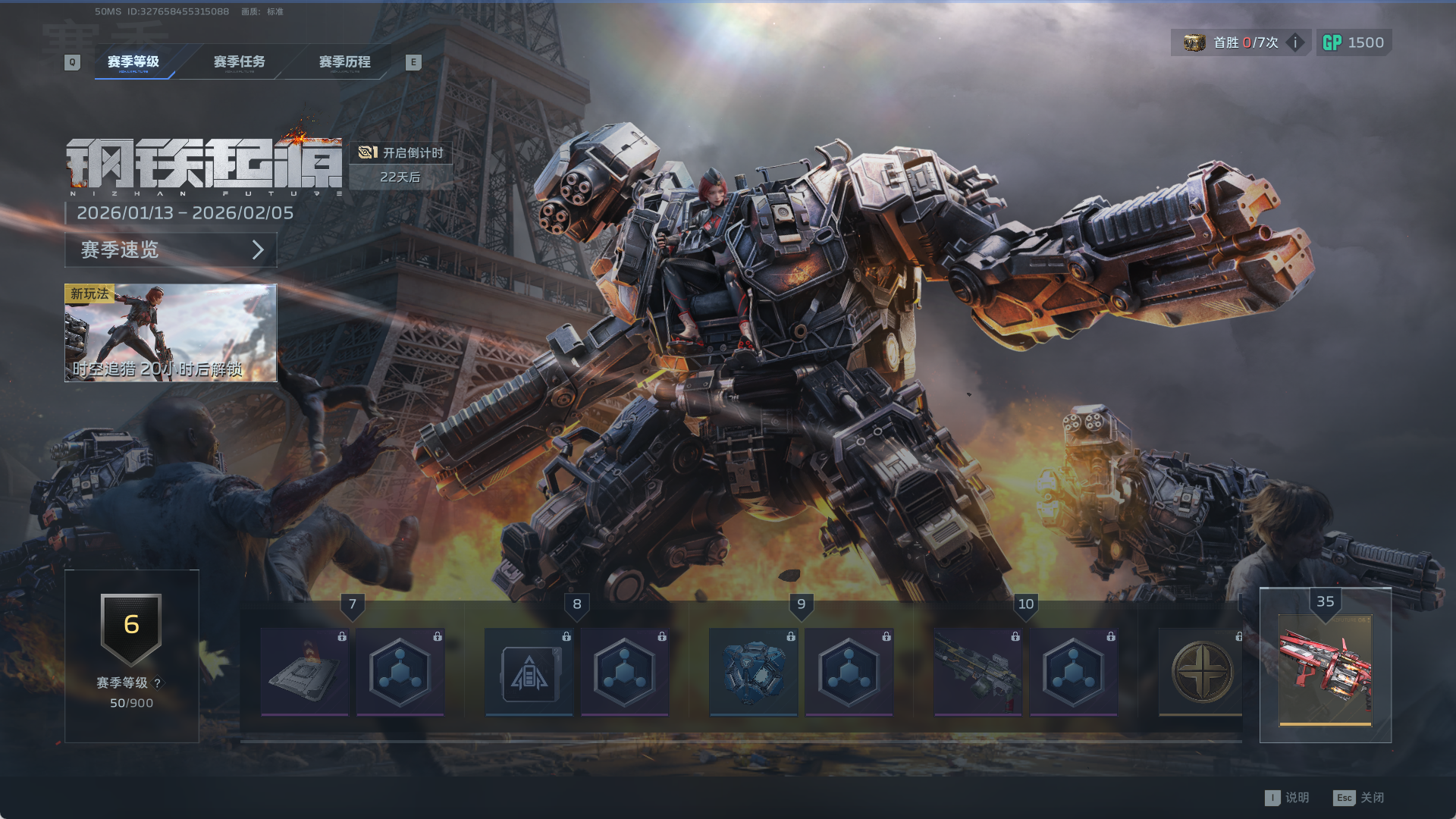Image resolution: width=1456 pixels, height=819 pixels.
Task: Click the GP 1500 currency display
Action: [x=1354, y=42]
